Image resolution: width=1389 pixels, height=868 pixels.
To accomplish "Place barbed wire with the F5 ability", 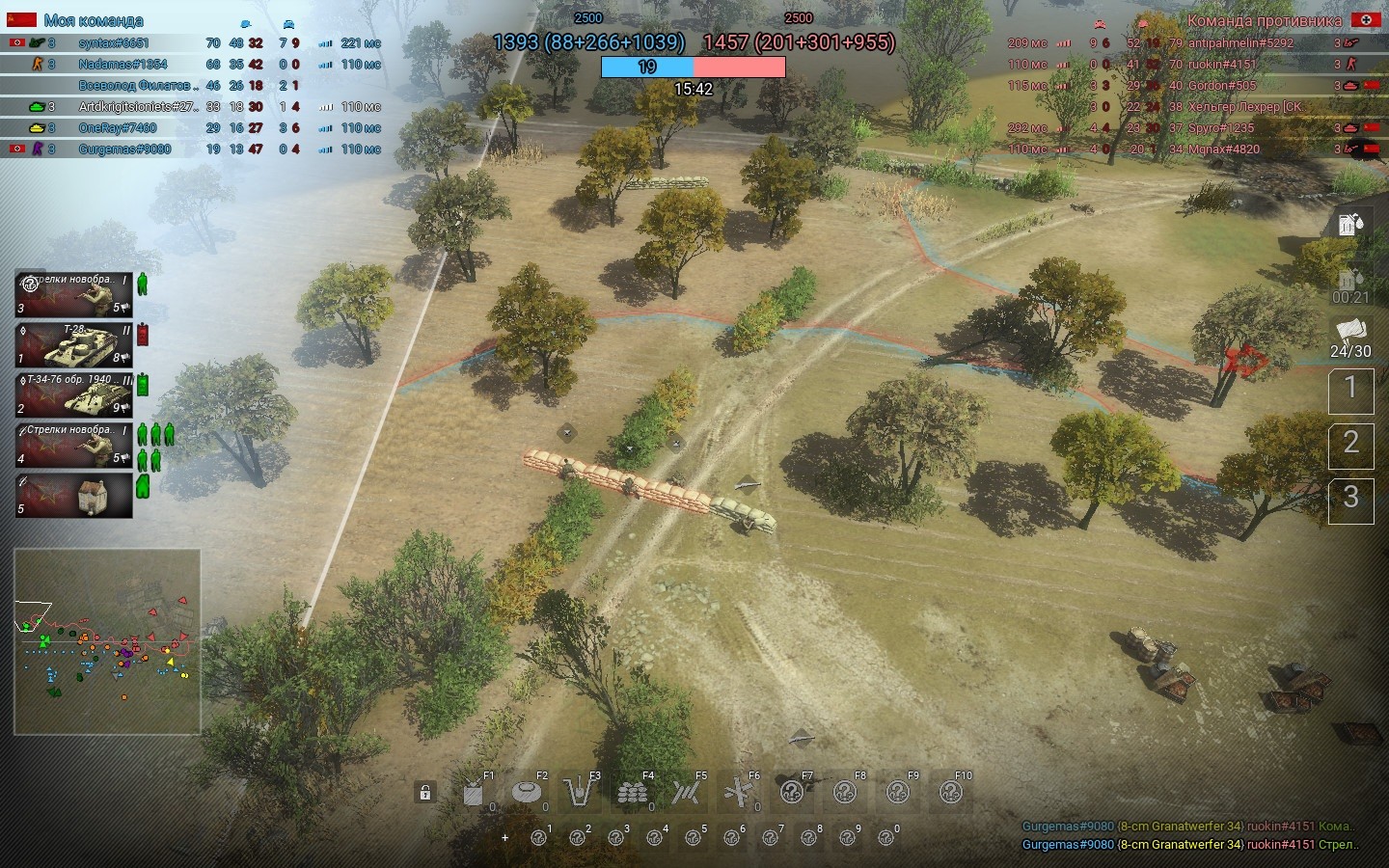I will 686,792.
